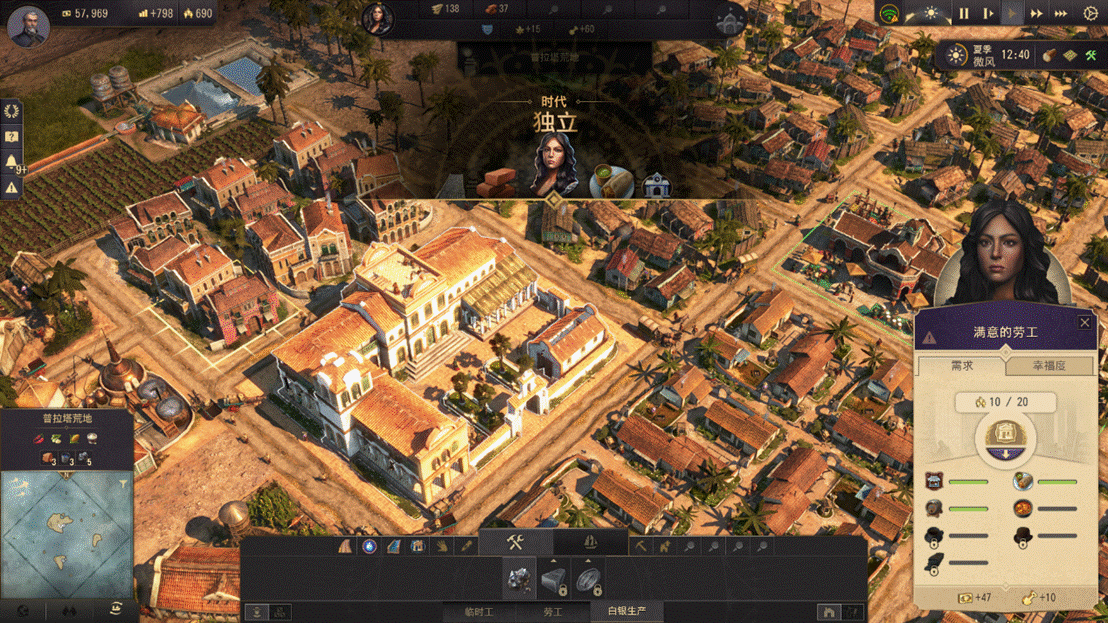The image size is (1108, 623).
Task: Open the 劳工 build tab
Action: (553, 611)
